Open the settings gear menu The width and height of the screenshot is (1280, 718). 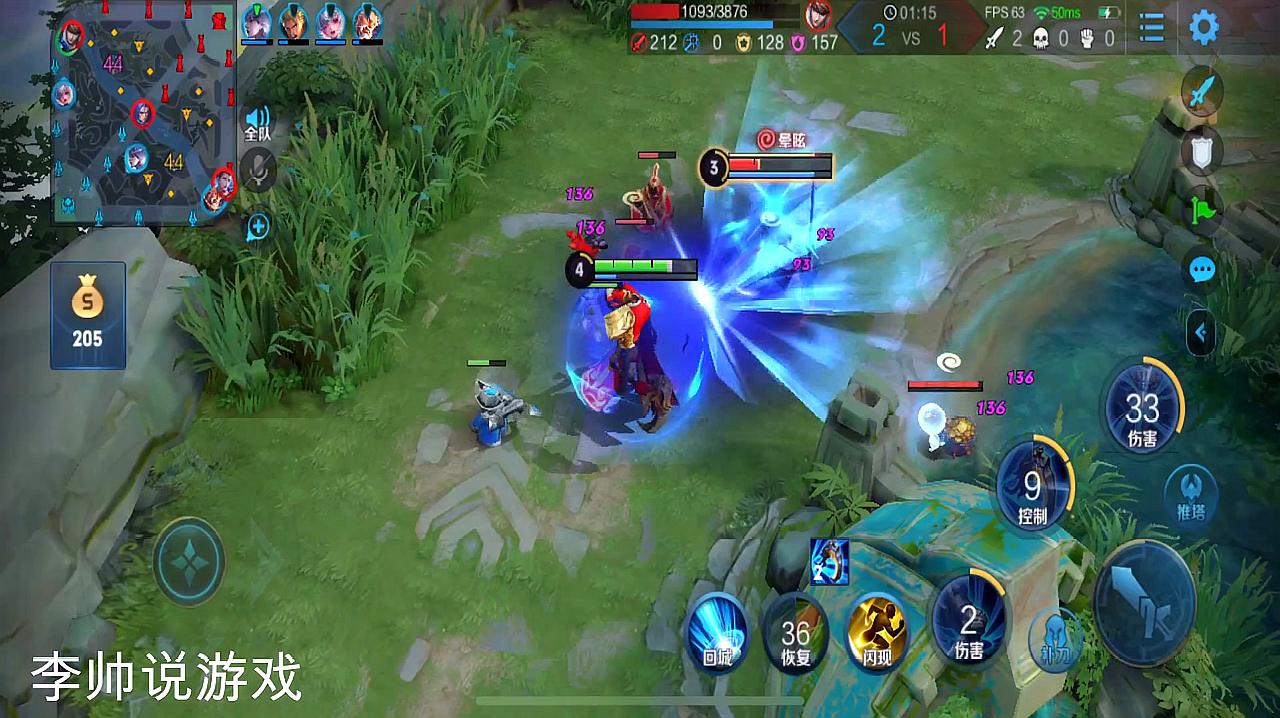click(x=1203, y=27)
